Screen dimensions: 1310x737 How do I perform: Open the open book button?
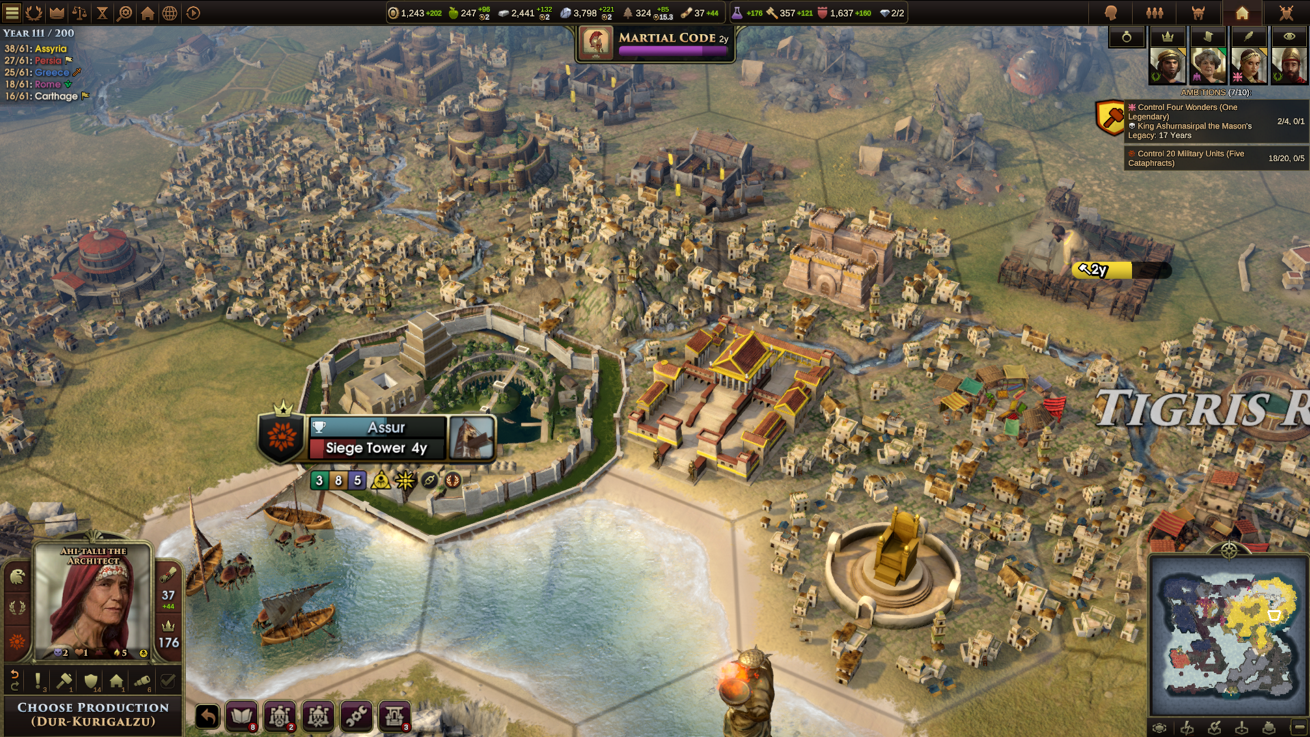pos(242,716)
